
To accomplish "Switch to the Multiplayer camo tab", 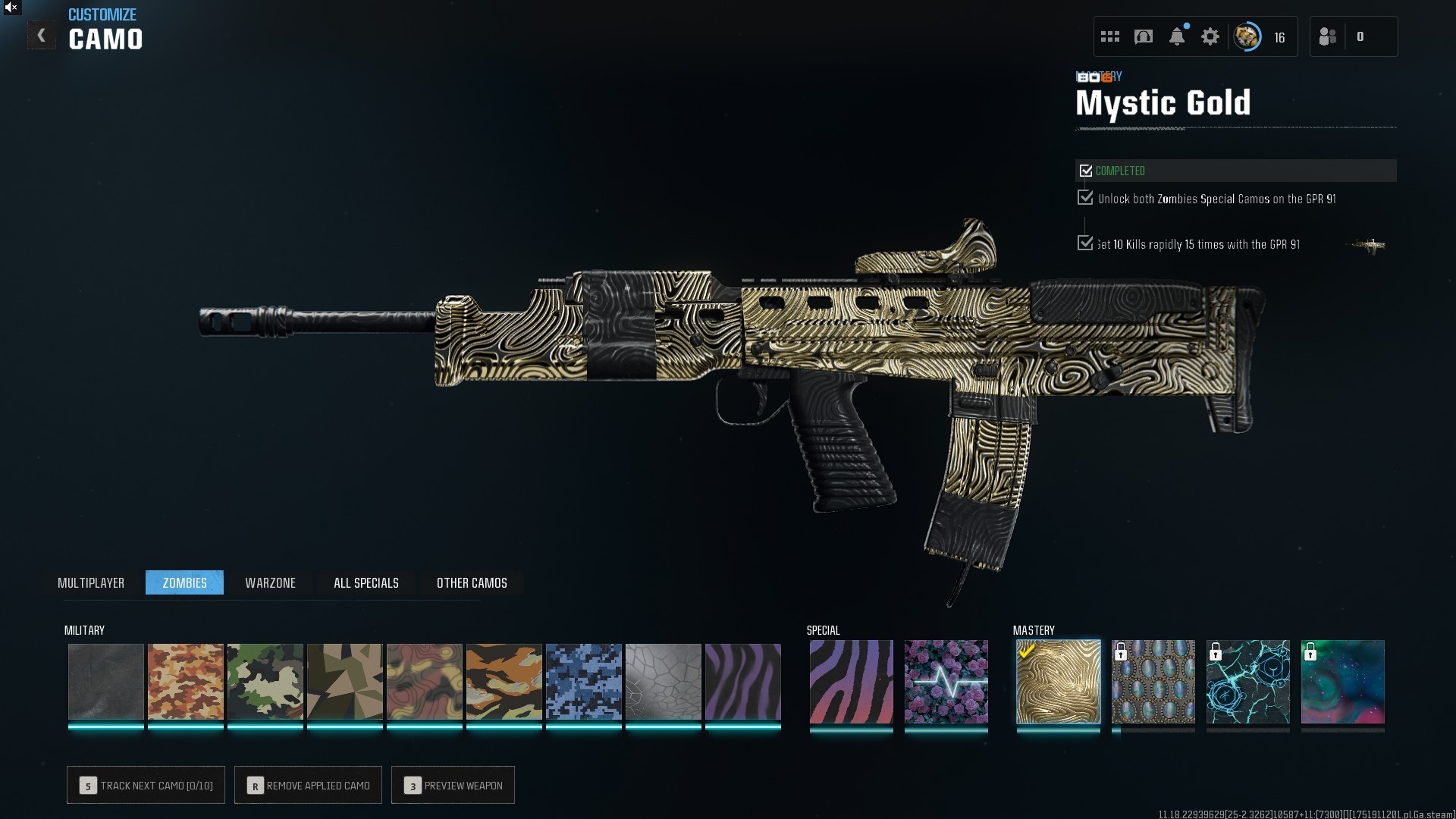I will coord(91,582).
